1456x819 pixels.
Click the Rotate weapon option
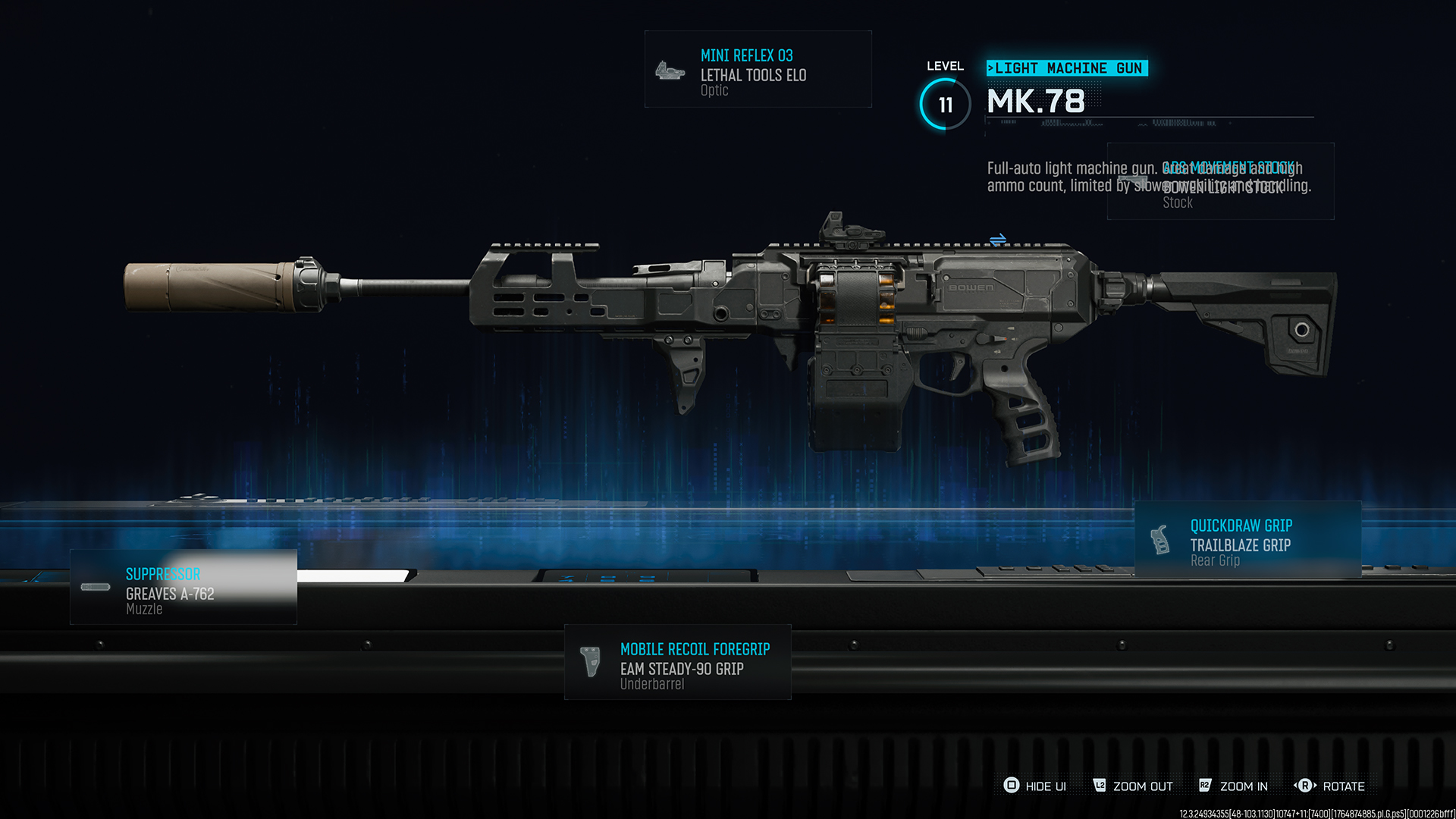[1329, 786]
